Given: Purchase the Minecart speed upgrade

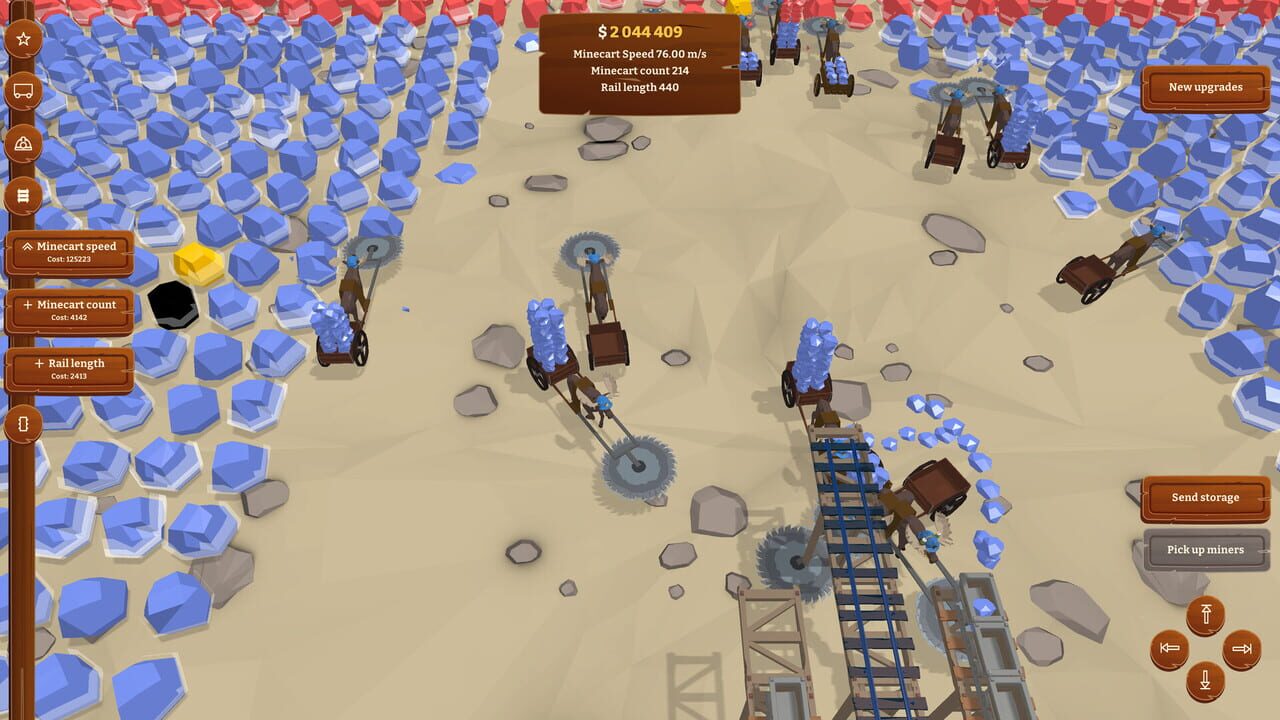Looking at the screenshot, I should pyautogui.click(x=70, y=251).
